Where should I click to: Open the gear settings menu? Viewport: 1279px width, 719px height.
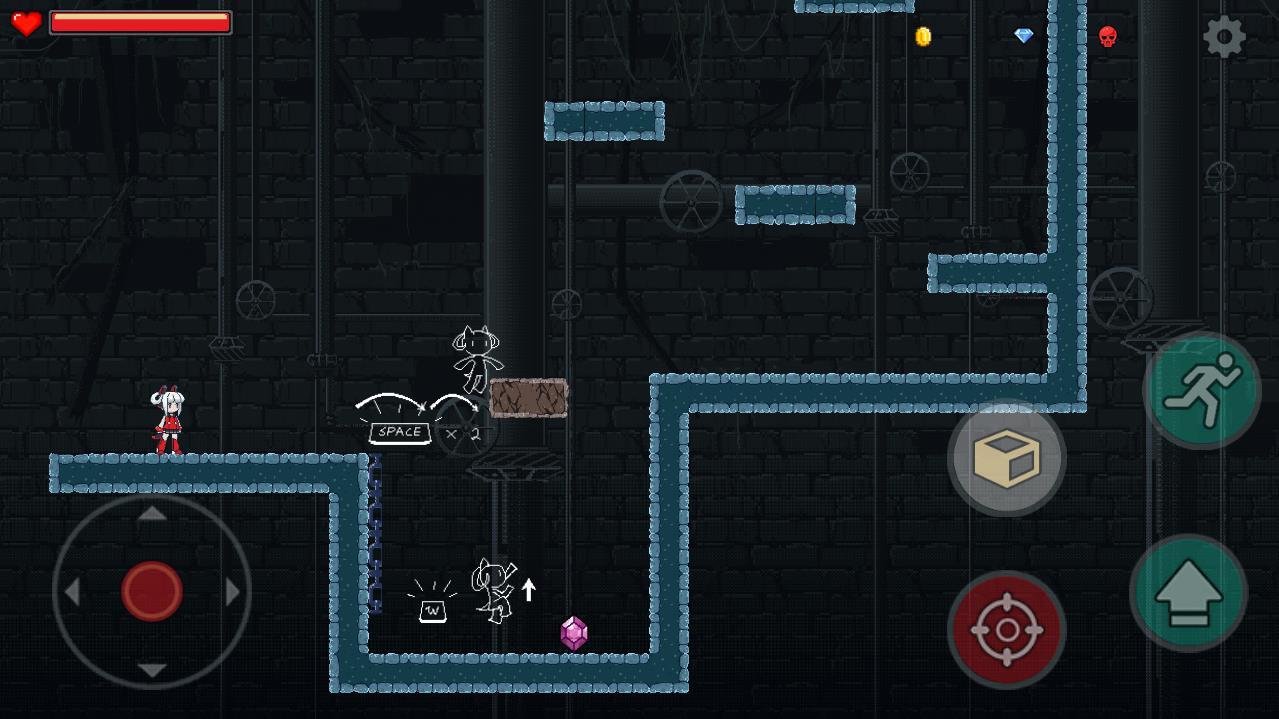pos(1224,38)
